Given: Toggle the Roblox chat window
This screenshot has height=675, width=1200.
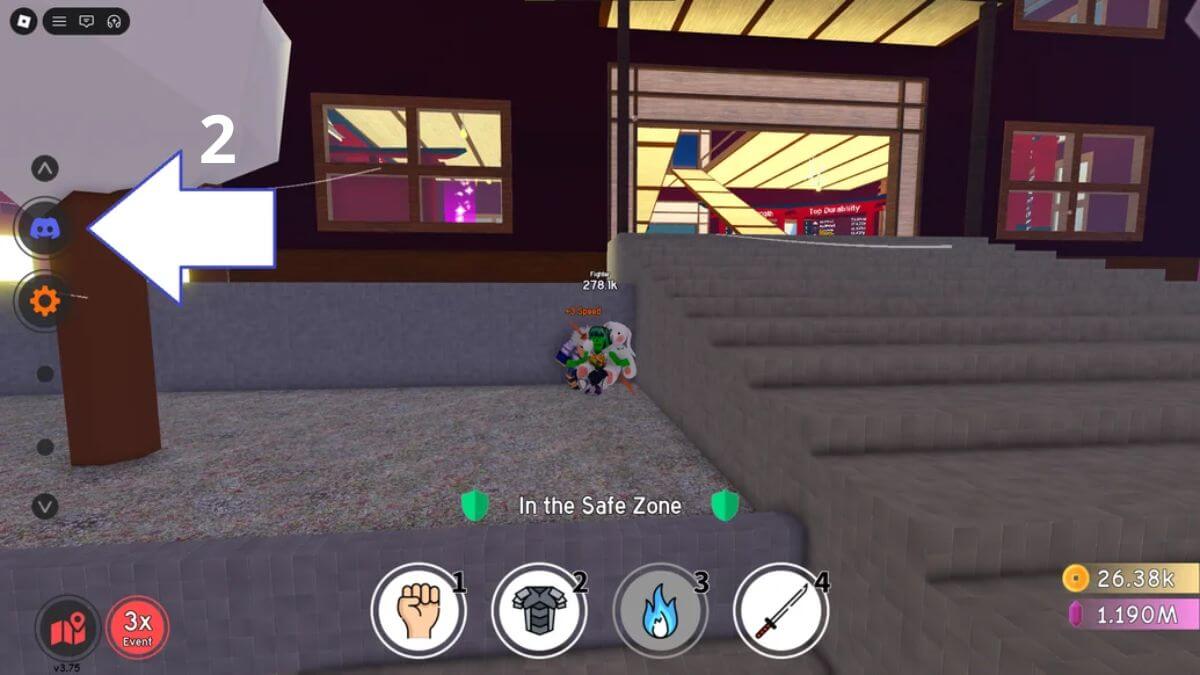Looking at the screenshot, I should point(87,21).
